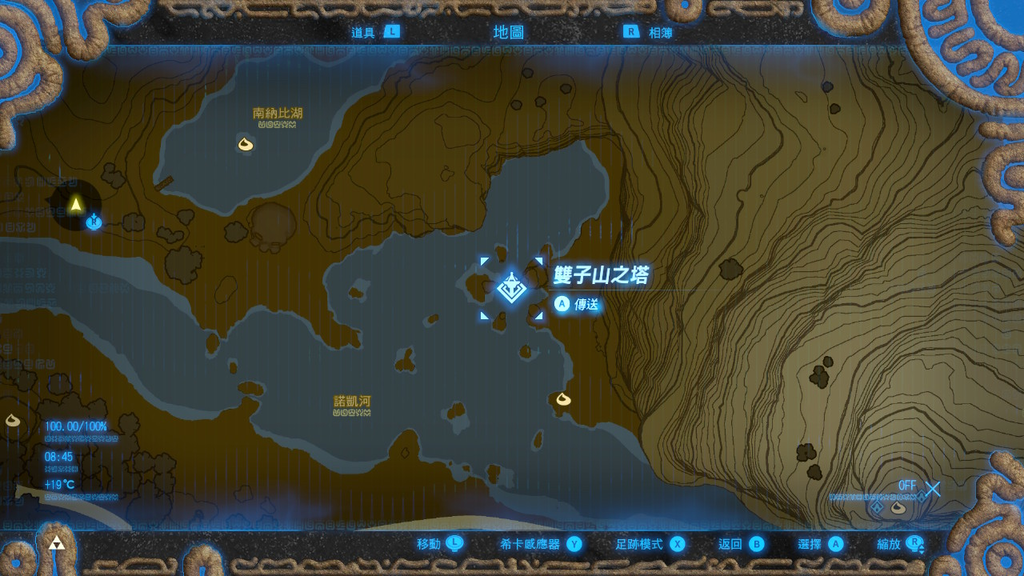This screenshot has height=576, width=1024.
Task: Click the 縮放 zoom control
Action: click(x=900, y=544)
